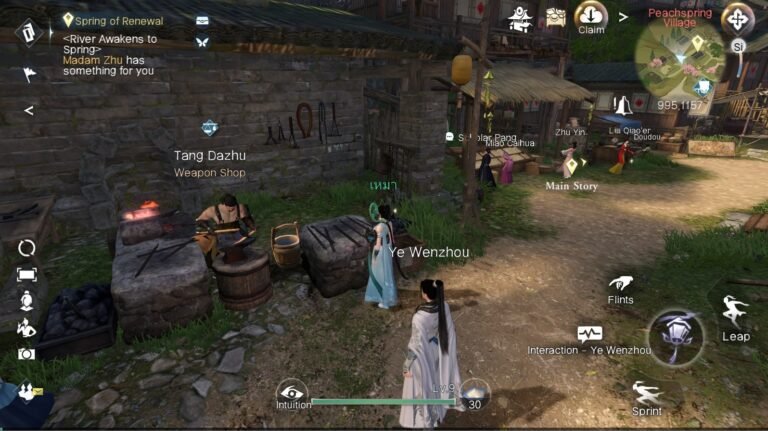The width and height of the screenshot is (768, 431).
Task: Click the circular refresh arrows icon
Action: click(27, 247)
